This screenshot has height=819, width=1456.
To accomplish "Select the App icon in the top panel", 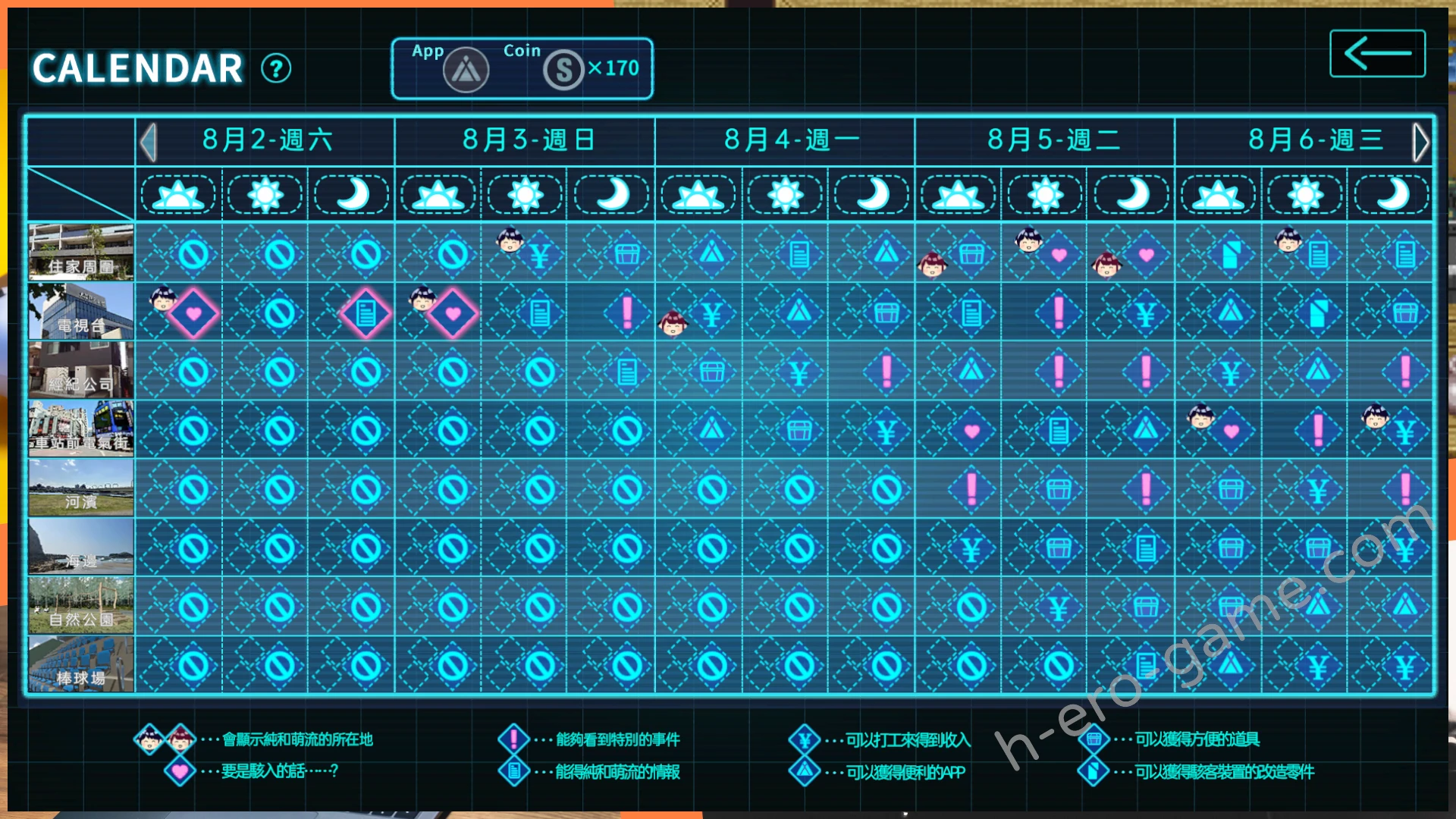I will point(466,71).
